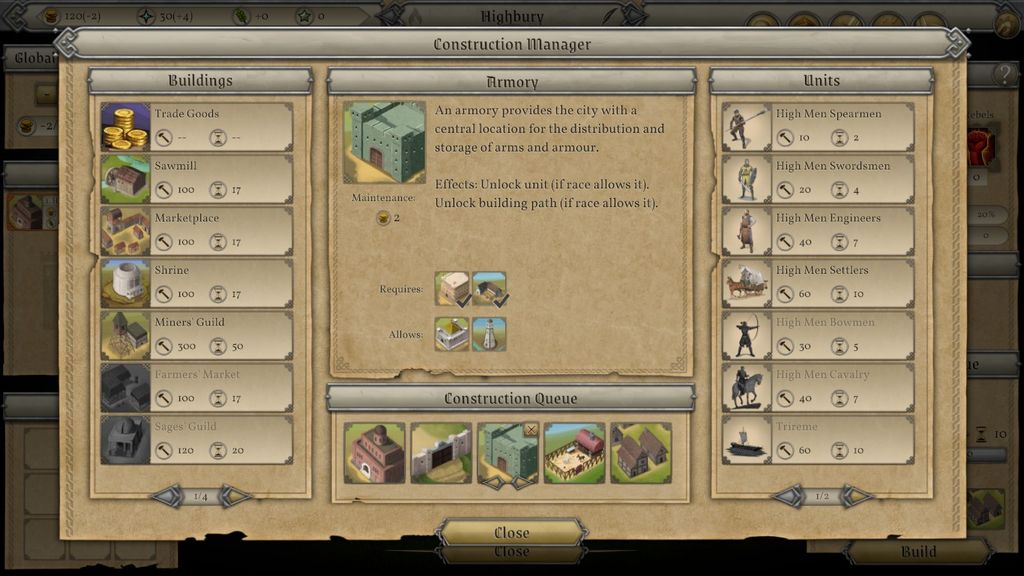Select the red brick building in queue
Screen dimensions: 1024x576
point(374,453)
